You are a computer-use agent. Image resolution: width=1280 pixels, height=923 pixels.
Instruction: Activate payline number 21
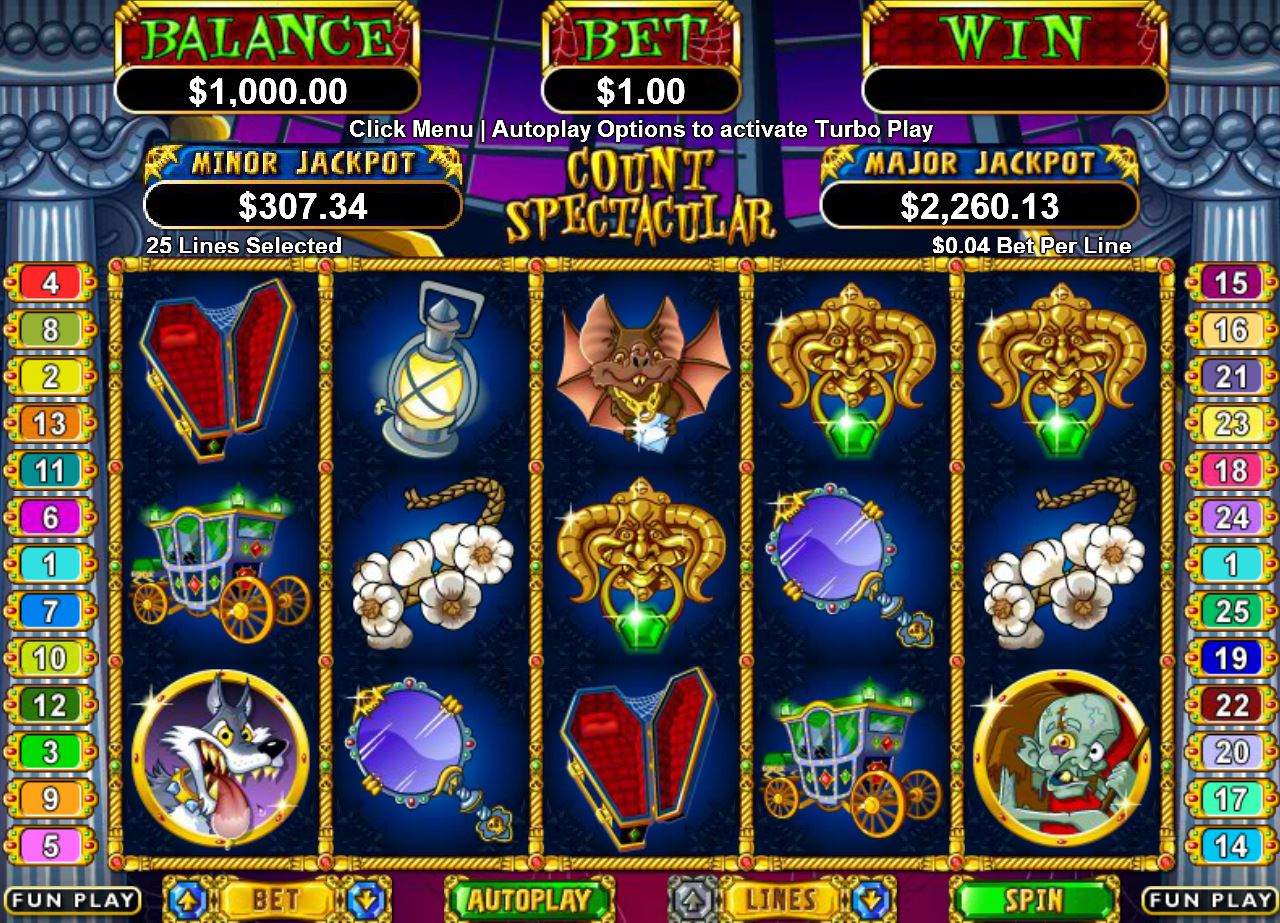pos(1231,377)
